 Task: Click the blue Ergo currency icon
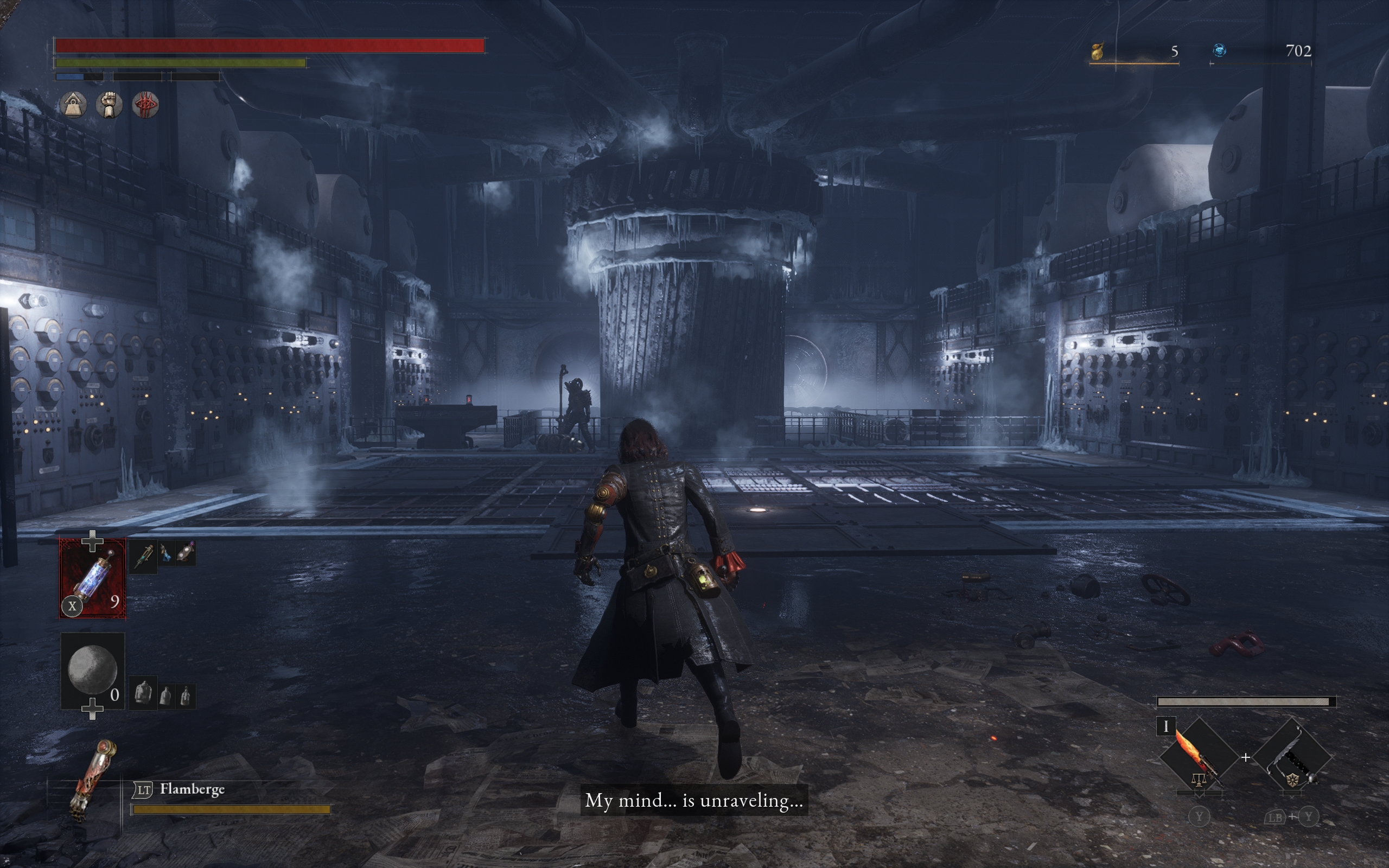click(x=1219, y=51)
